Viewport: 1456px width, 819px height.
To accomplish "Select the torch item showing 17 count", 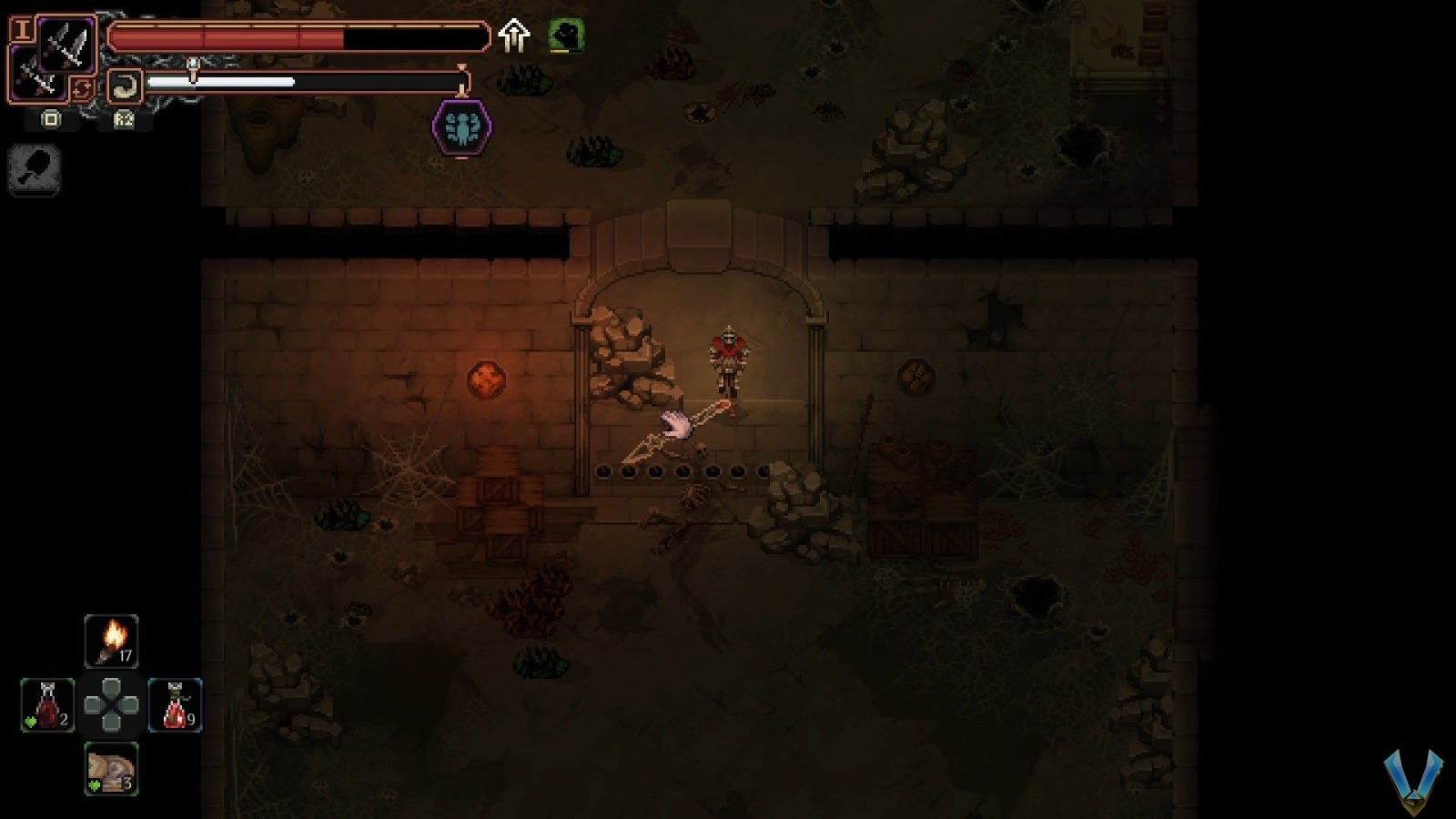I will [111, 640].
